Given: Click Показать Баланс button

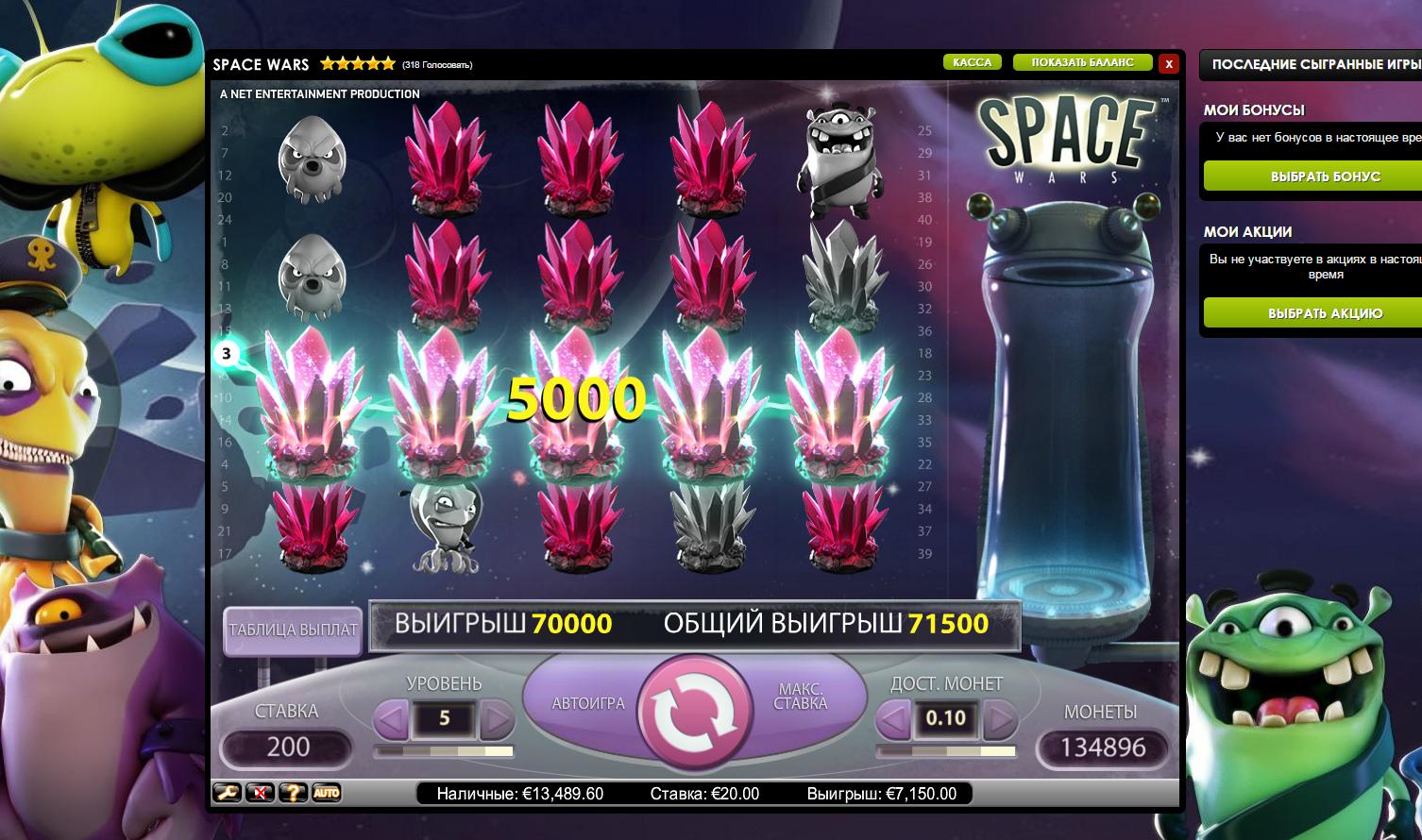Looking at the screenshot, I should point(1082,62).
